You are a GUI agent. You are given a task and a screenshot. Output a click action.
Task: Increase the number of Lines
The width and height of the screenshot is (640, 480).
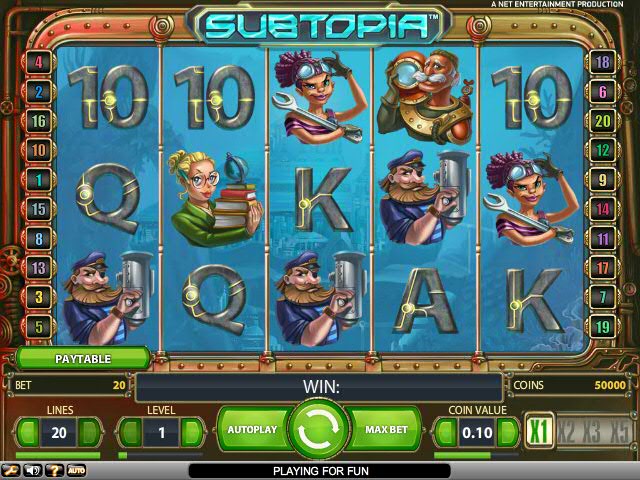tap(92, 433)
